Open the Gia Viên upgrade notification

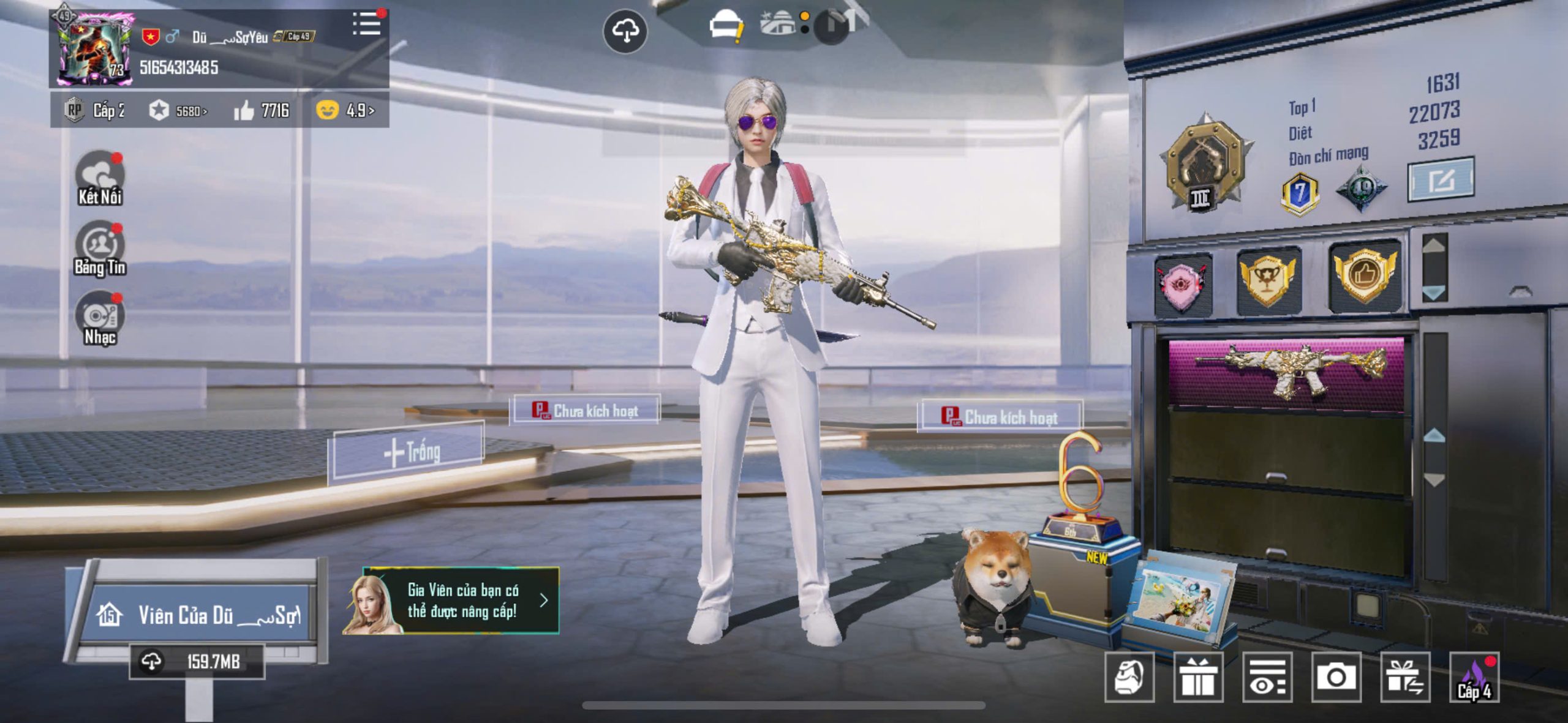coord(452,601)
